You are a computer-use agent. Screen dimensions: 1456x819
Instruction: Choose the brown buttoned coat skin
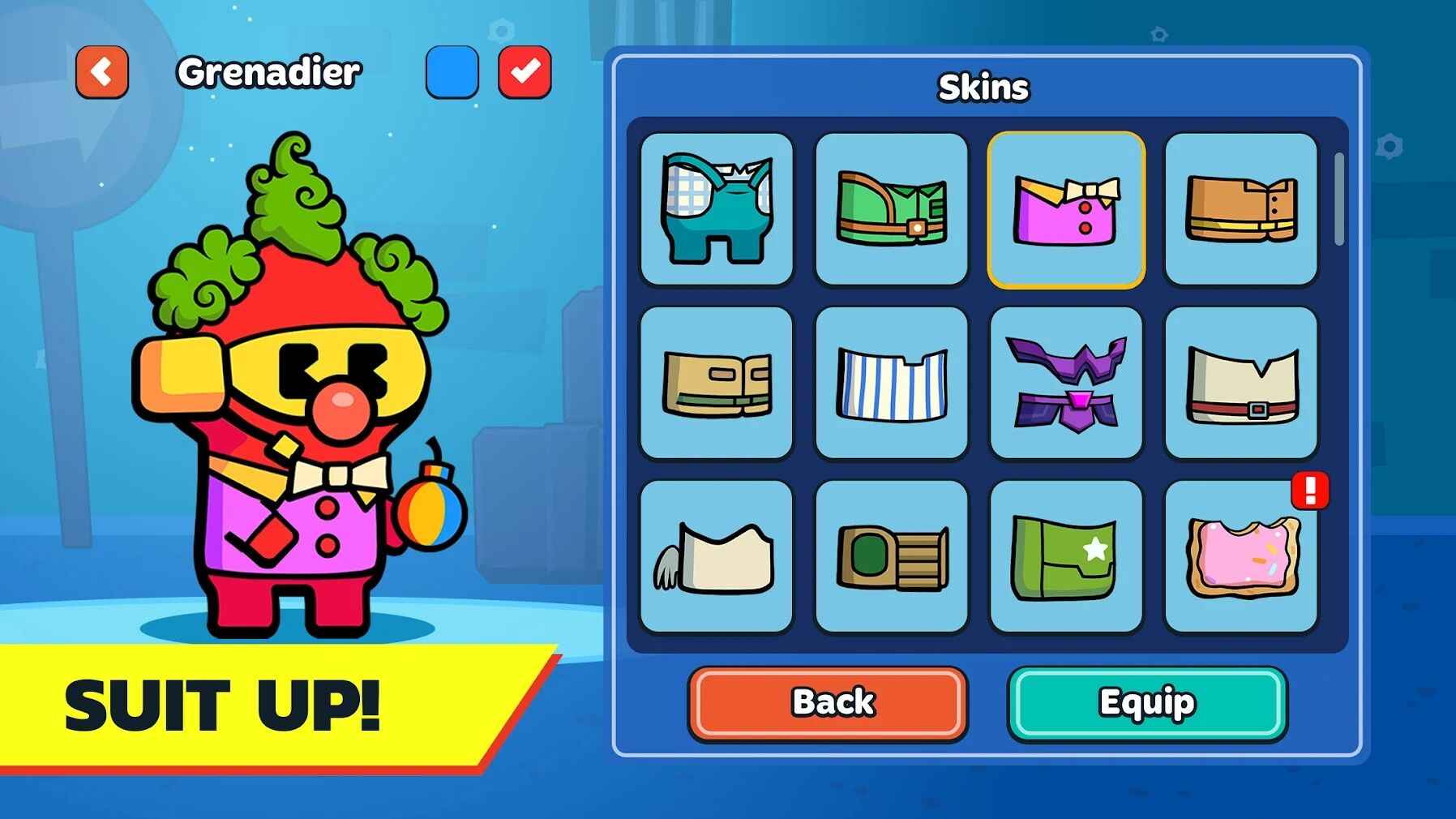click(x=1240, y=209)
